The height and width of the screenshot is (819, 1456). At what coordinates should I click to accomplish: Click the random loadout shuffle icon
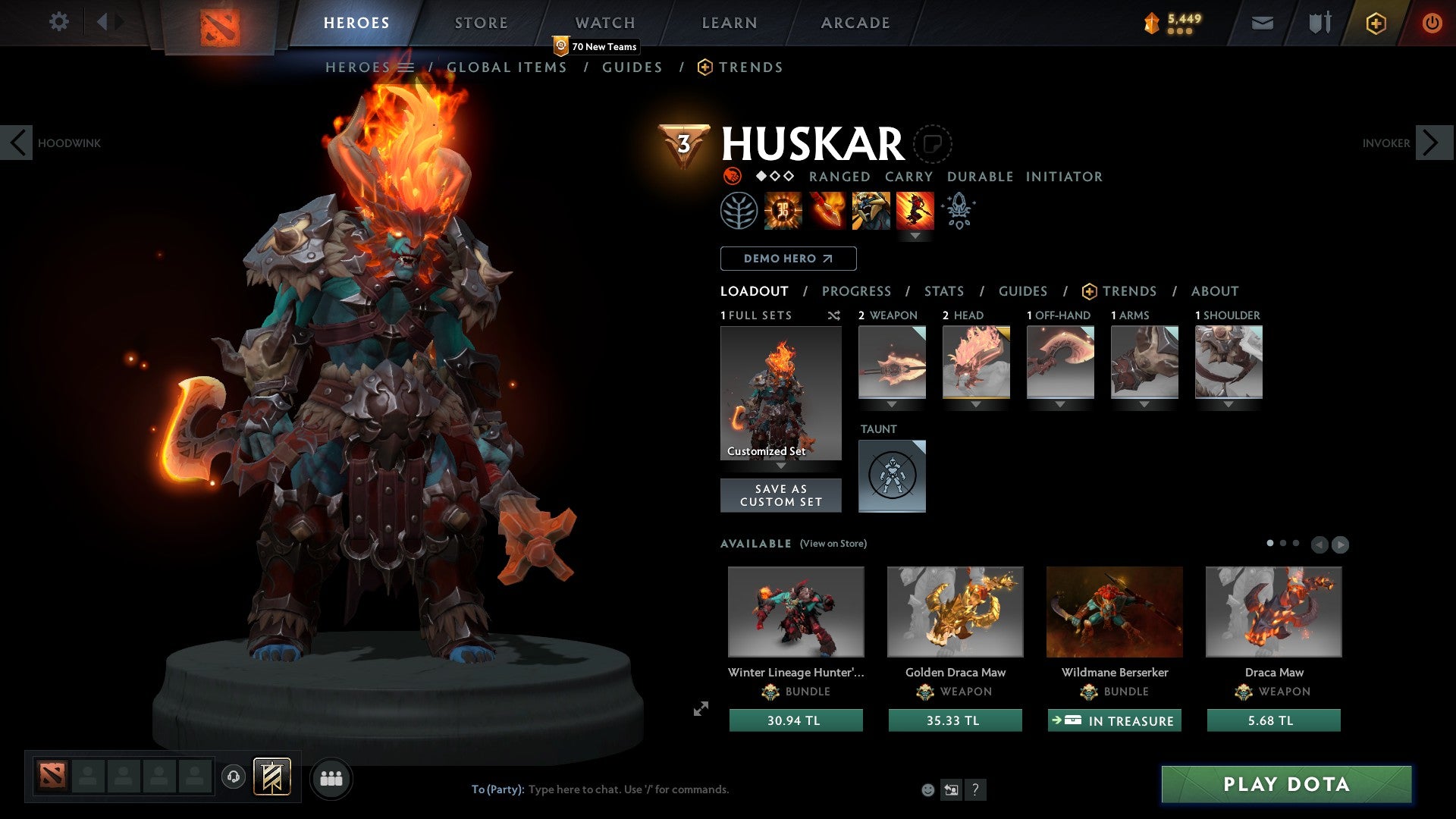[x=834, y=315]
